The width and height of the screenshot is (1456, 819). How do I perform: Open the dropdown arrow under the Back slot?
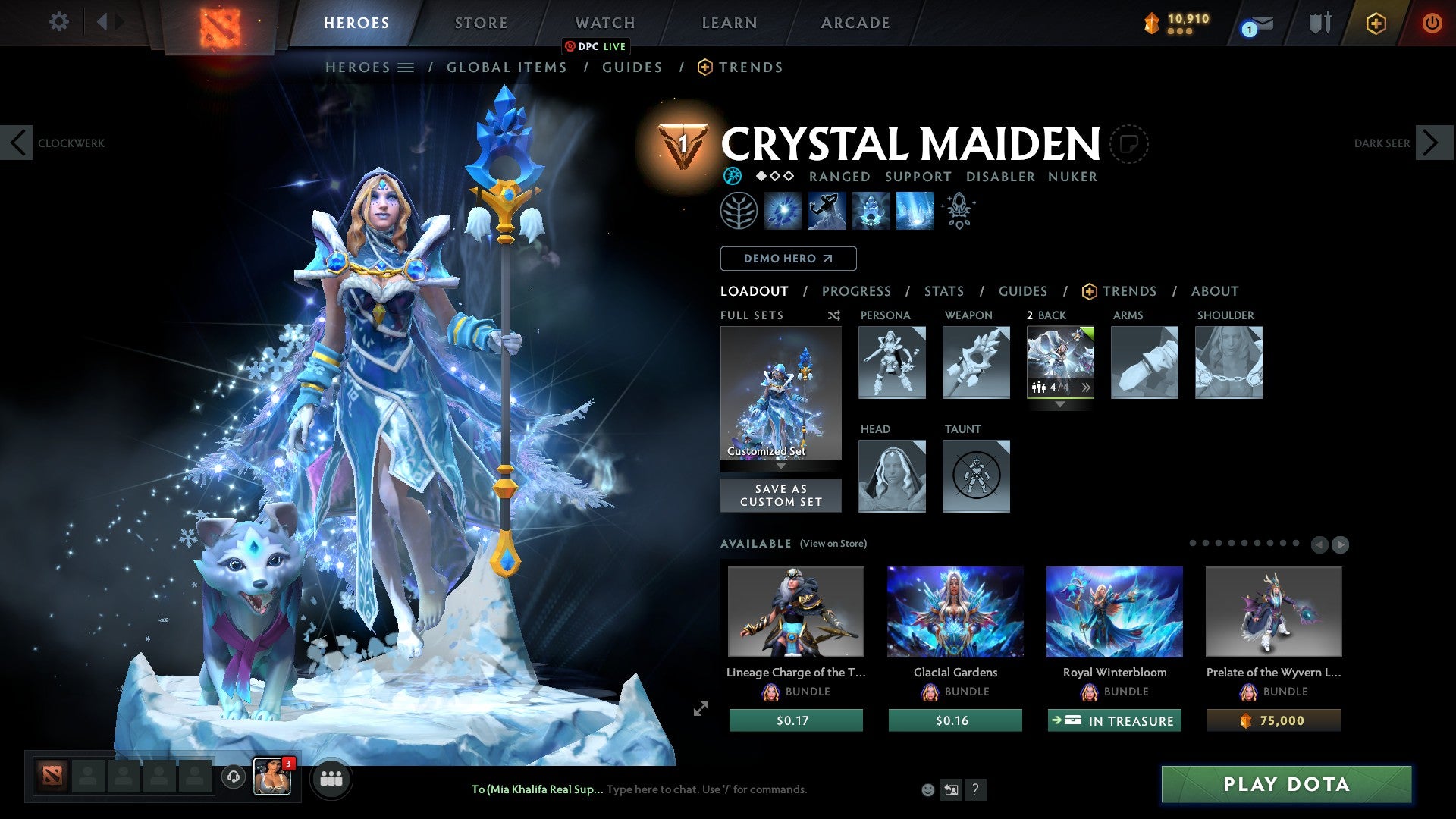[1060, 405]
